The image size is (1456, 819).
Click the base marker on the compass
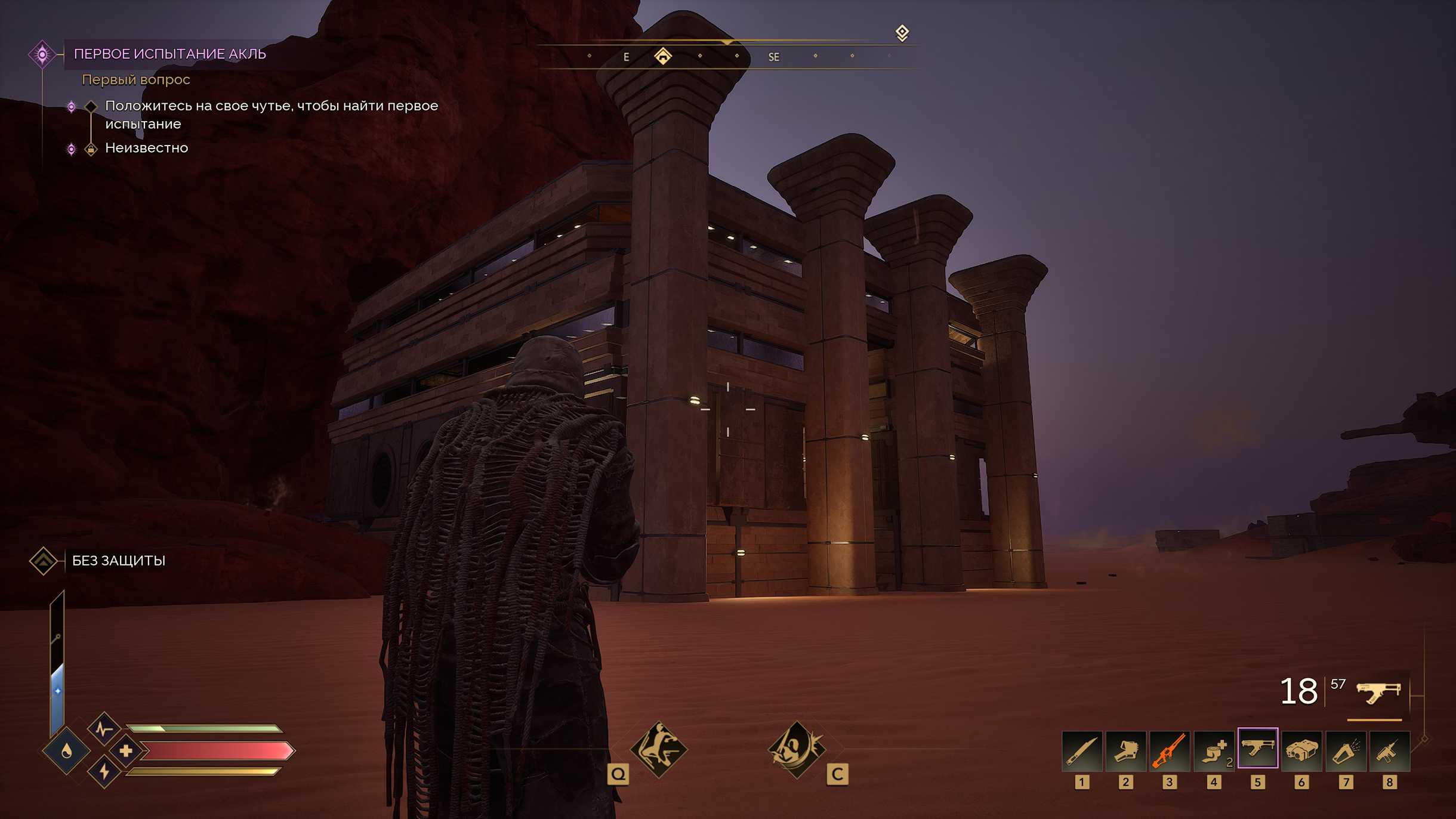[663, 56]
